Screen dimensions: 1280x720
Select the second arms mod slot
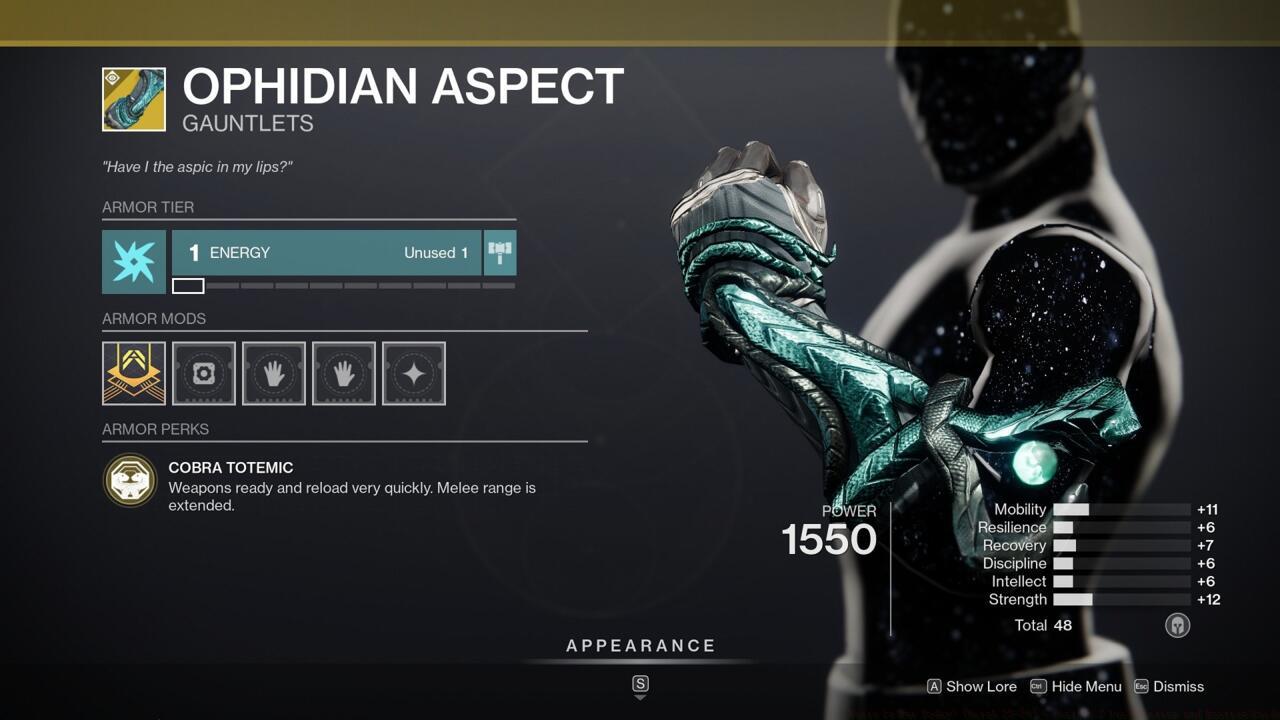coord(343,373)
